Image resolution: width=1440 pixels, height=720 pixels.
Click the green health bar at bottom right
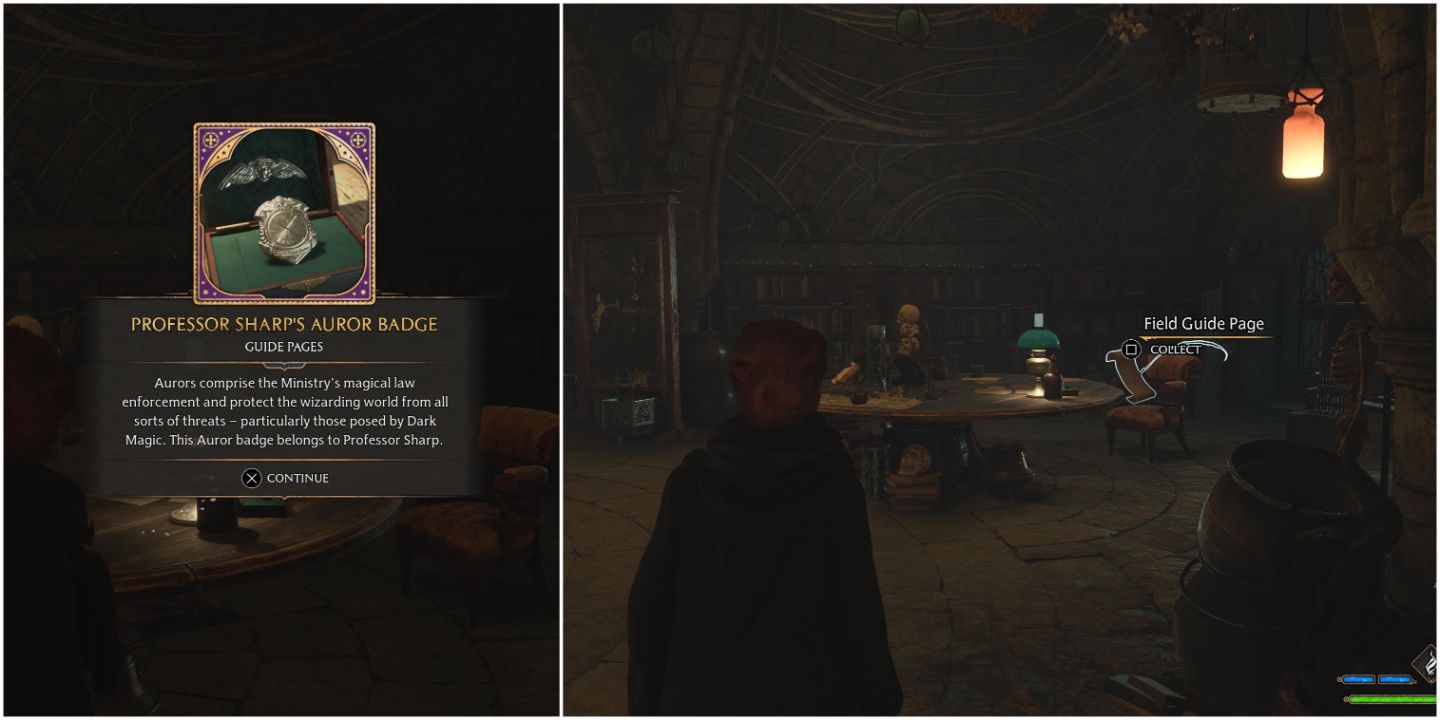coord(1394,699)
